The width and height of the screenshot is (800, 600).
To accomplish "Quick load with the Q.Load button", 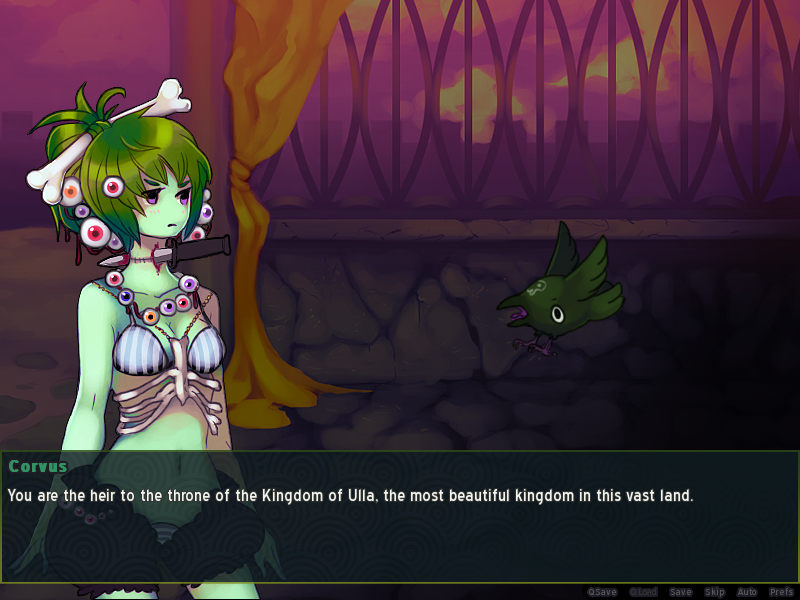I will (641, 592).
